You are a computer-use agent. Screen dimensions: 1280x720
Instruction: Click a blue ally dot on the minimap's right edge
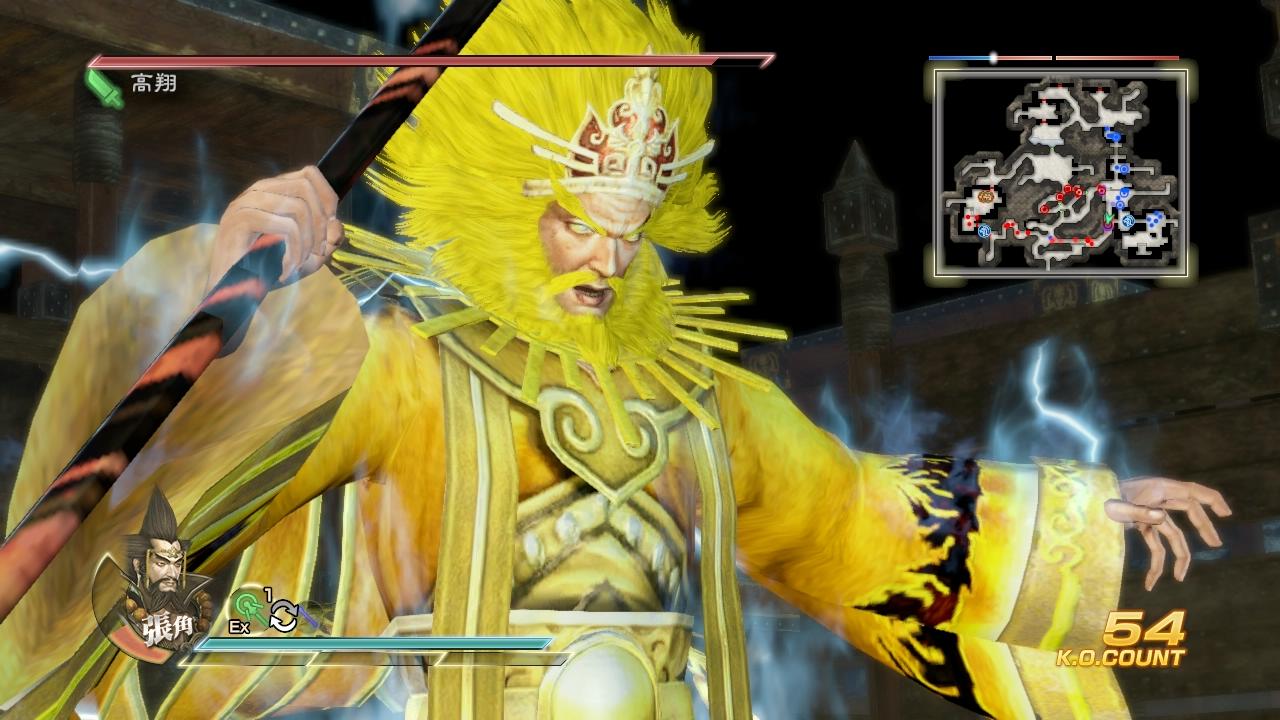pos(1153,222)
